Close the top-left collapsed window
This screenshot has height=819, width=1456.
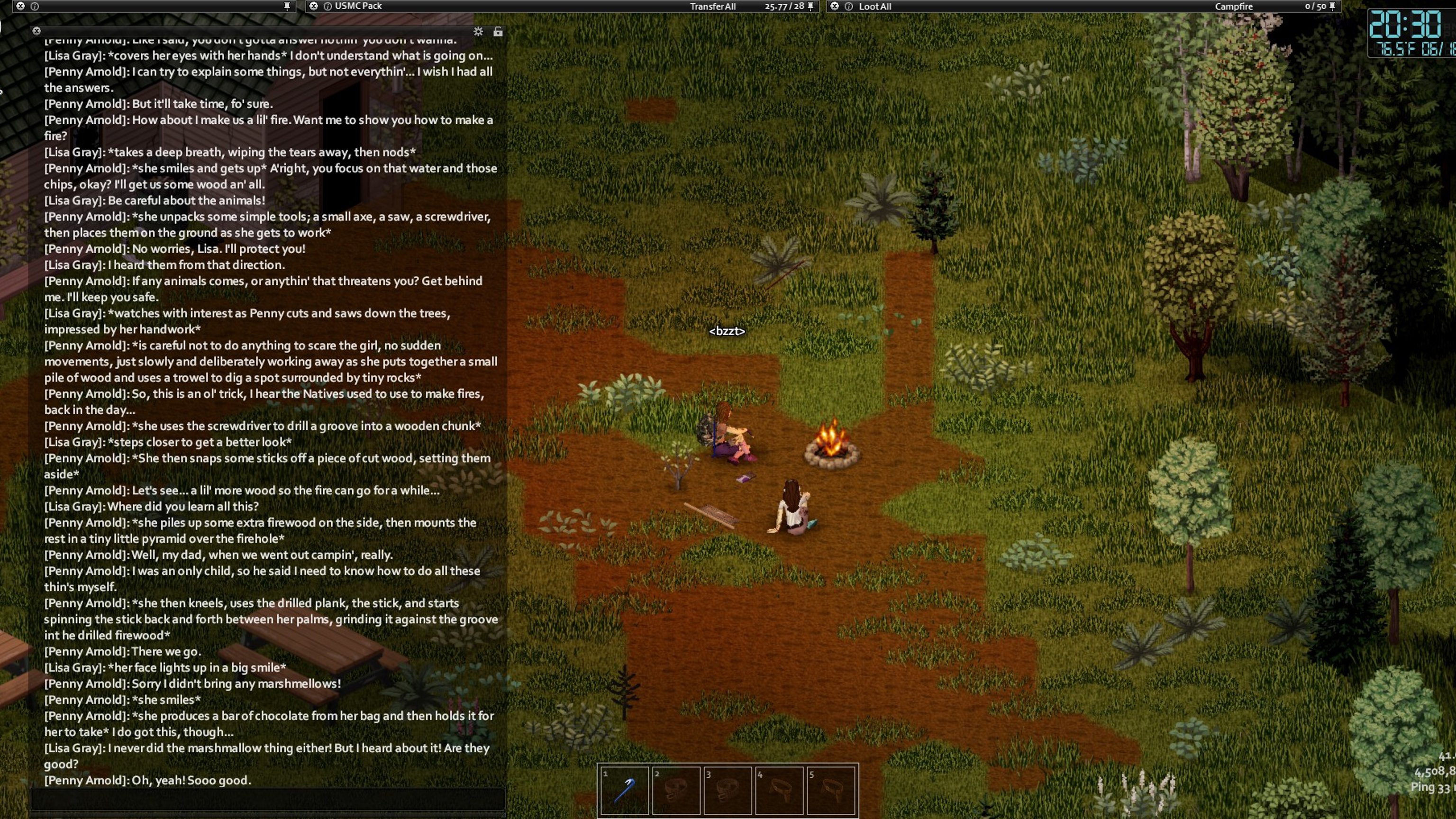20,6
